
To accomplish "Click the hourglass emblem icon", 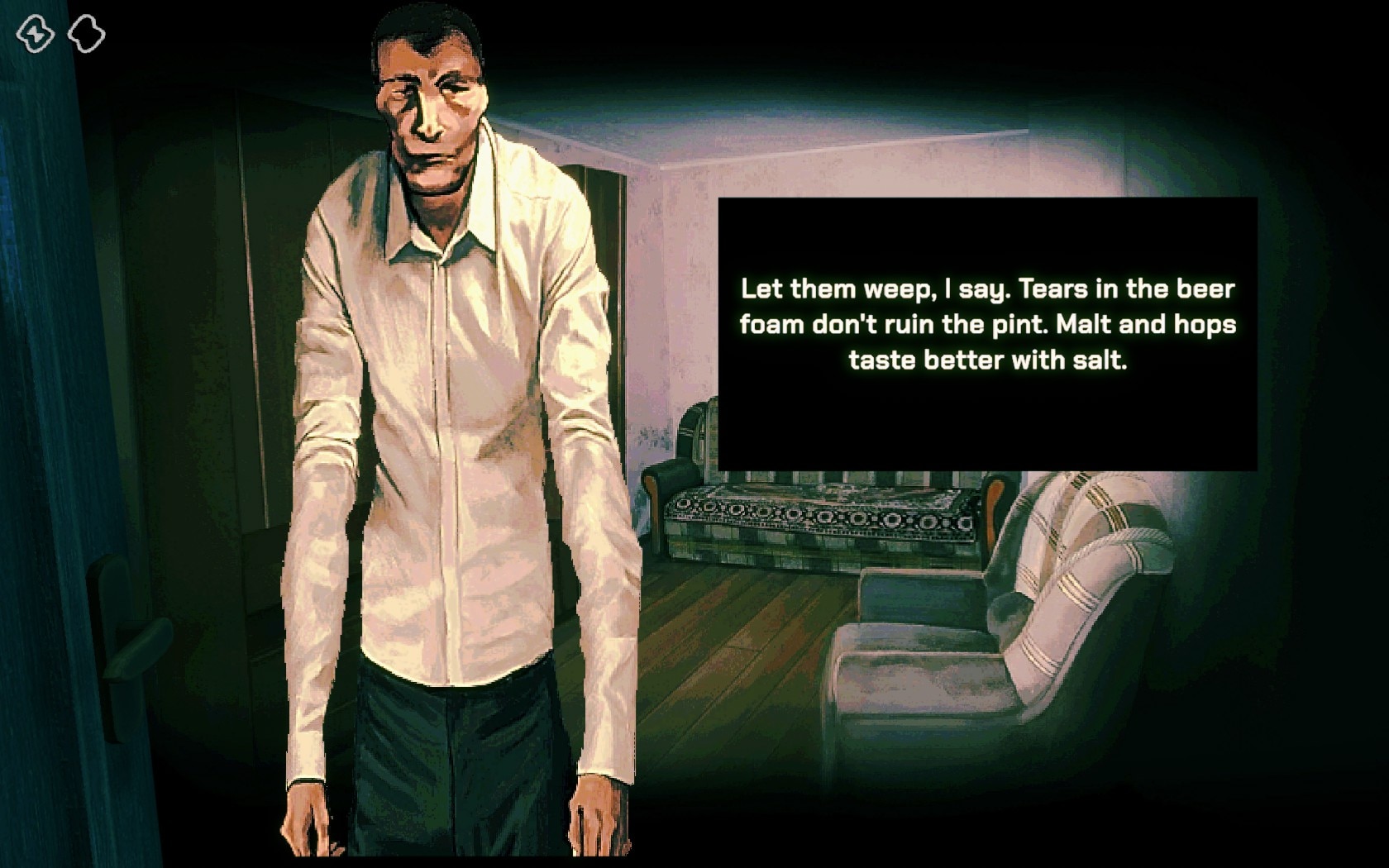I will (x=36, y=34).
